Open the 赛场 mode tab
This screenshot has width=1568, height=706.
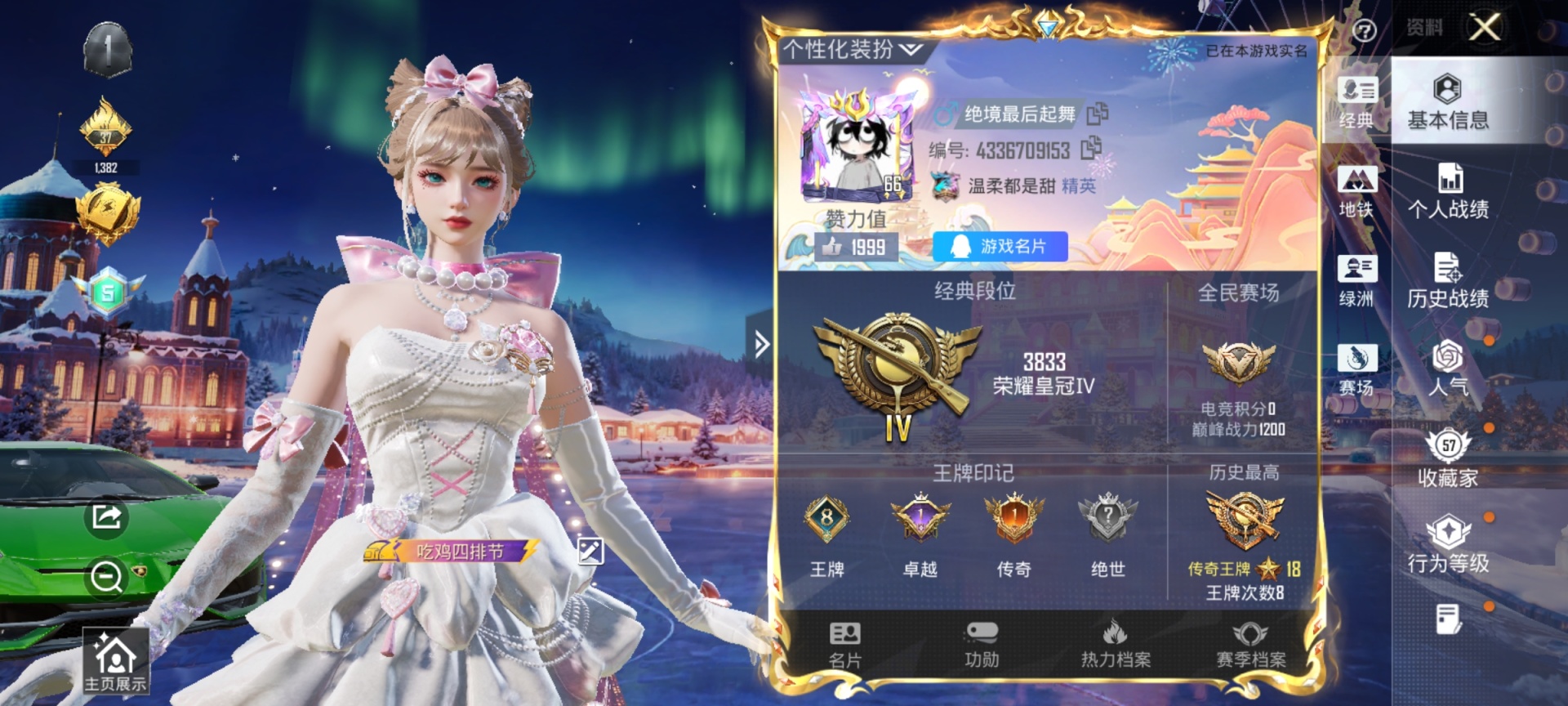(1356, 369)
